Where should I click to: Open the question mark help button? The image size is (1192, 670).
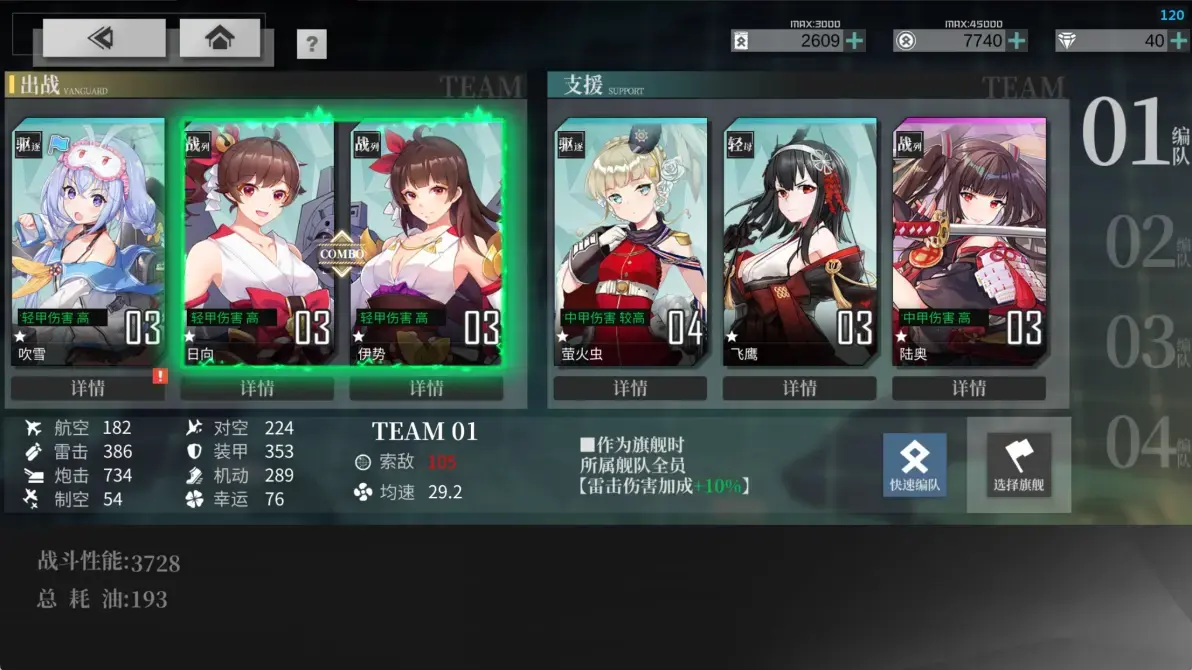click(312, 44)
